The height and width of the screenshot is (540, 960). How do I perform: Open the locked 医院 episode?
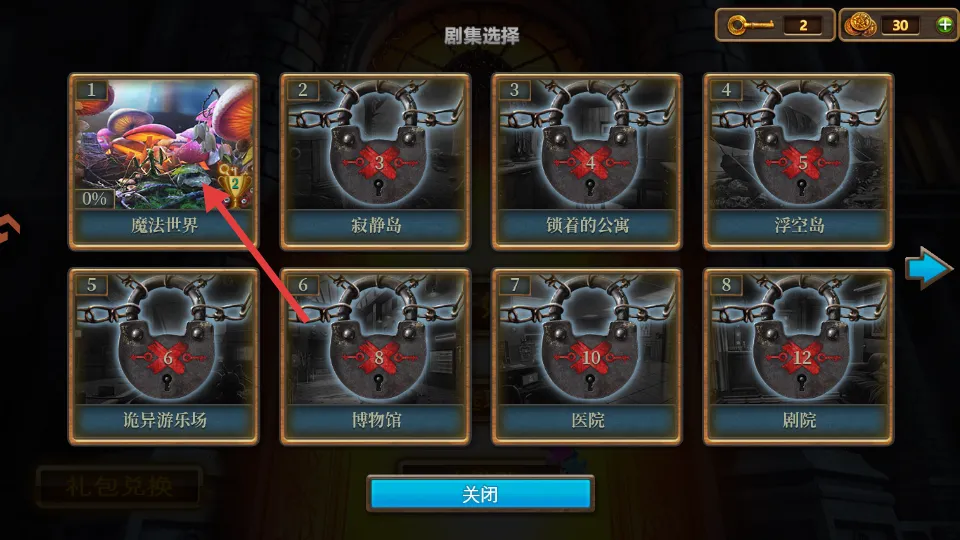click(x=587, y=355)
